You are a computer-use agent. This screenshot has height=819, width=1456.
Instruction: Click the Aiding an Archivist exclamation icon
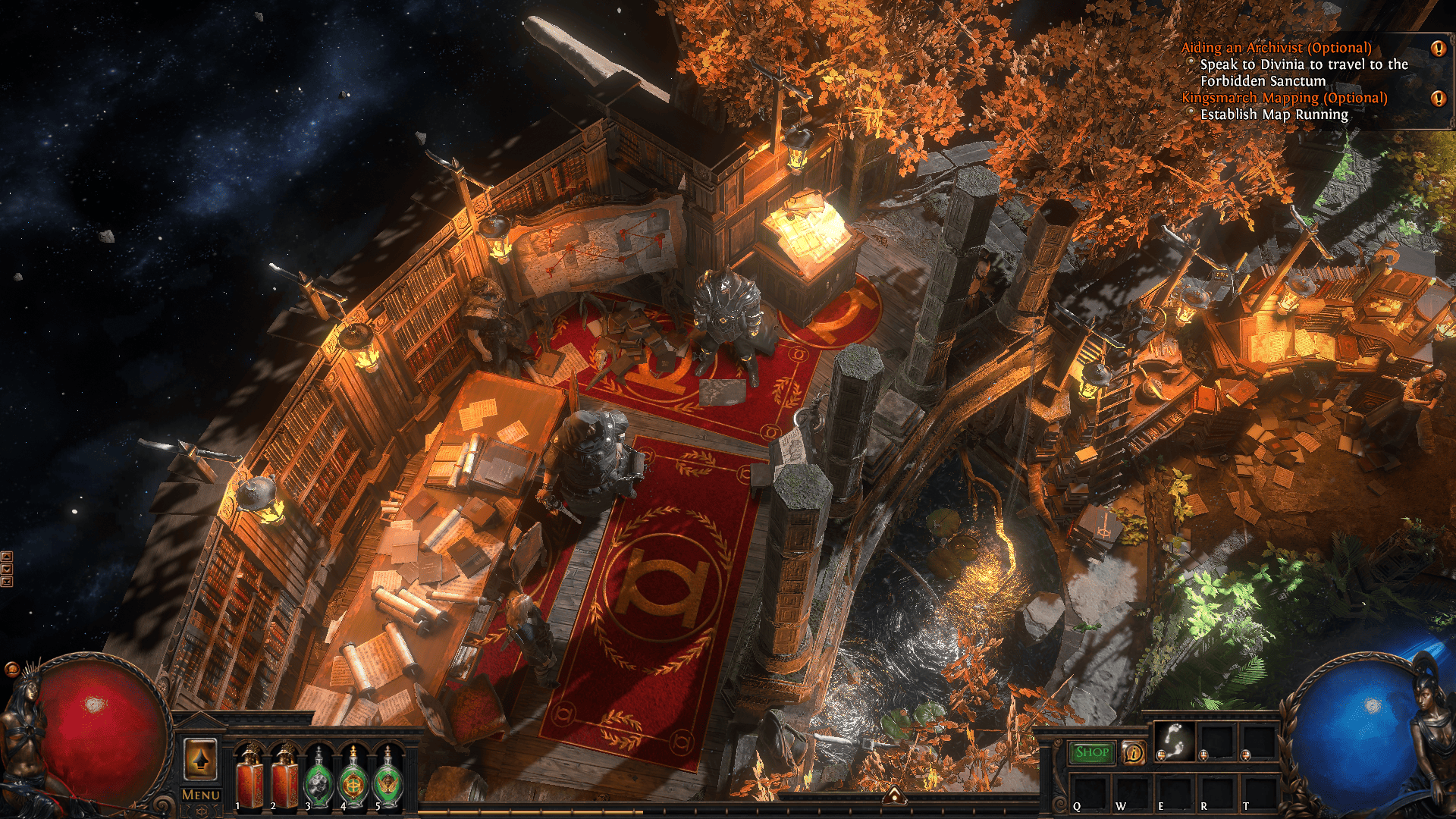tap(1438, 49)
